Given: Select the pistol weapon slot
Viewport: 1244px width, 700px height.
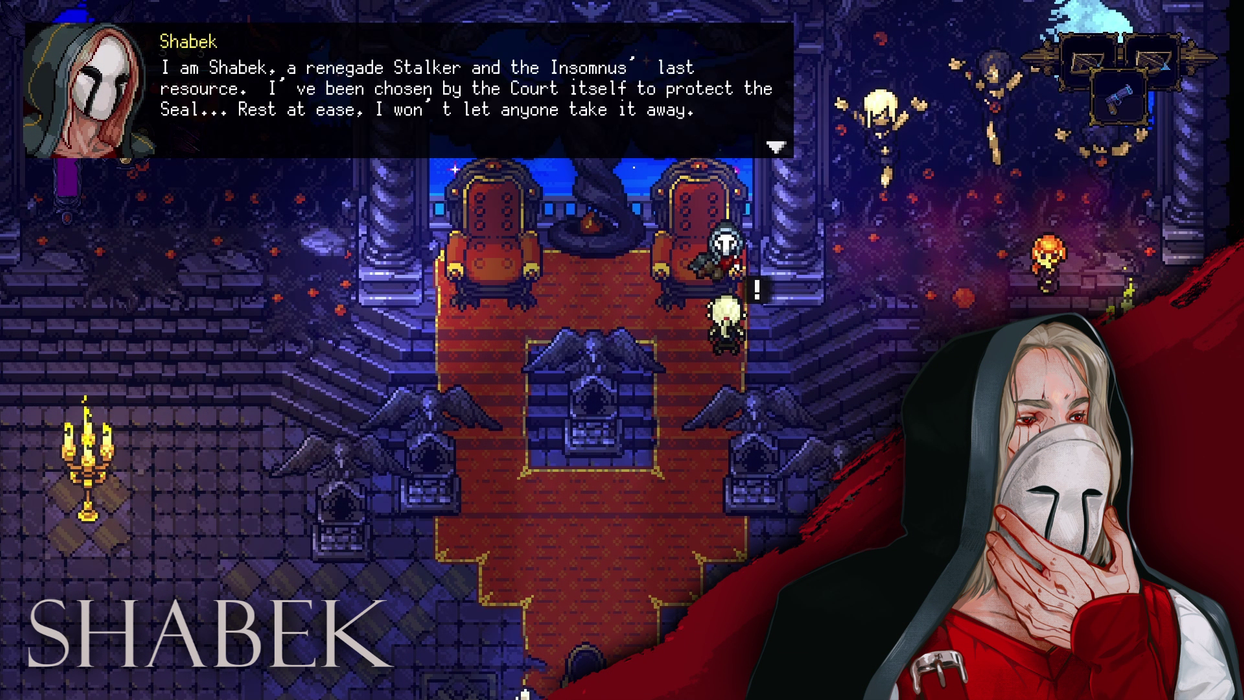Looking at the screenshot, I should 1119,96.
